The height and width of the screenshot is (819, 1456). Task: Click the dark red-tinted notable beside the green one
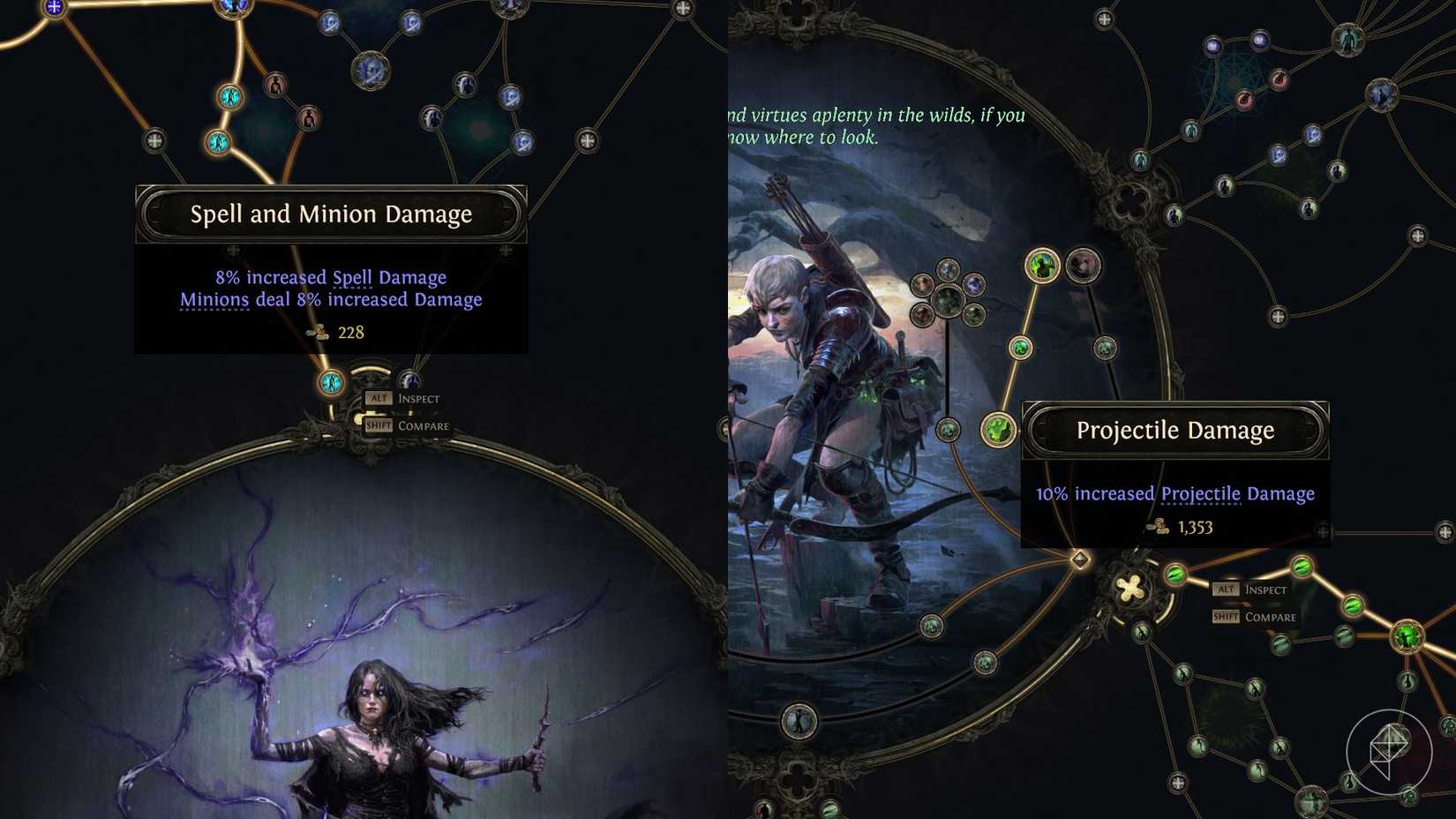click(x=1081, y=267)
